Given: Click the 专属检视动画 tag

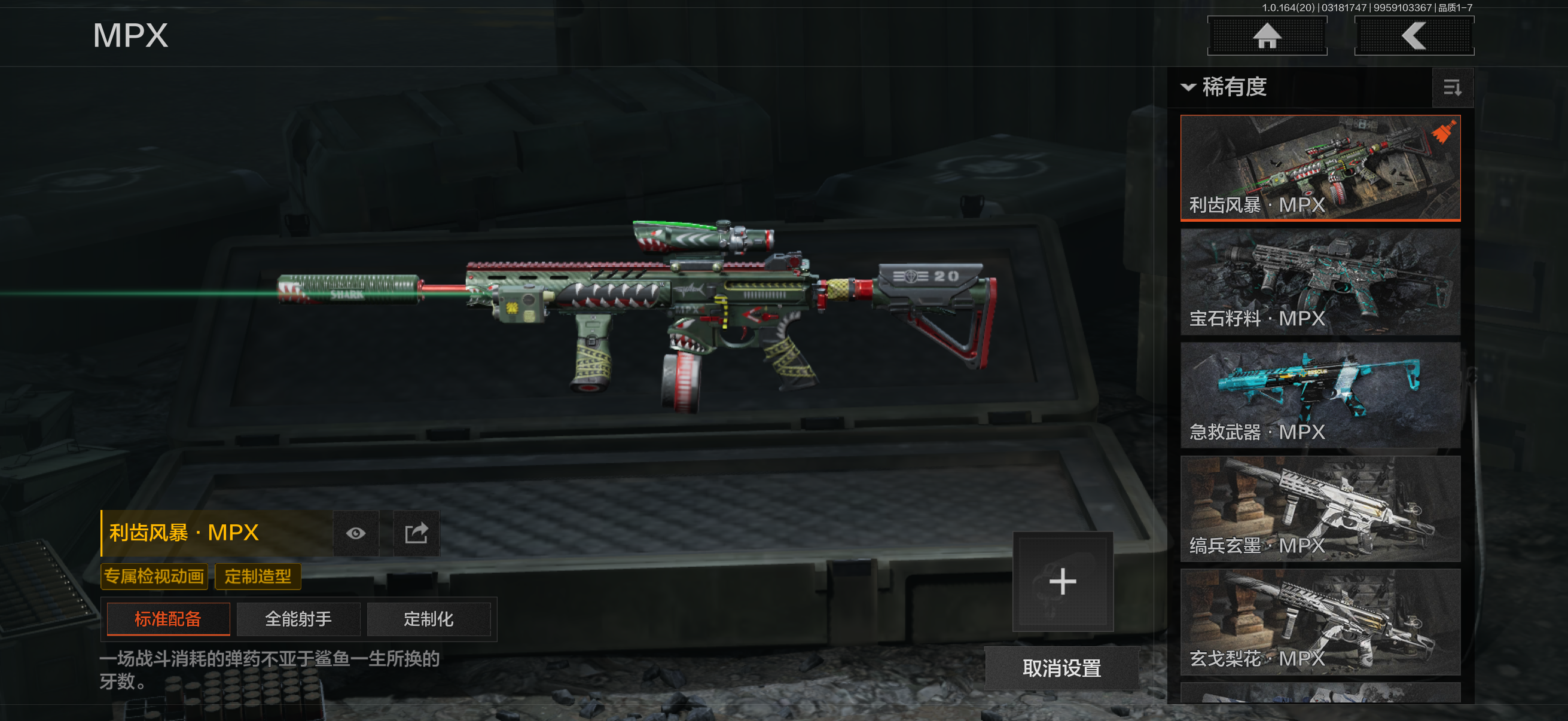Looking at the screenshot, I should (154, 576).
